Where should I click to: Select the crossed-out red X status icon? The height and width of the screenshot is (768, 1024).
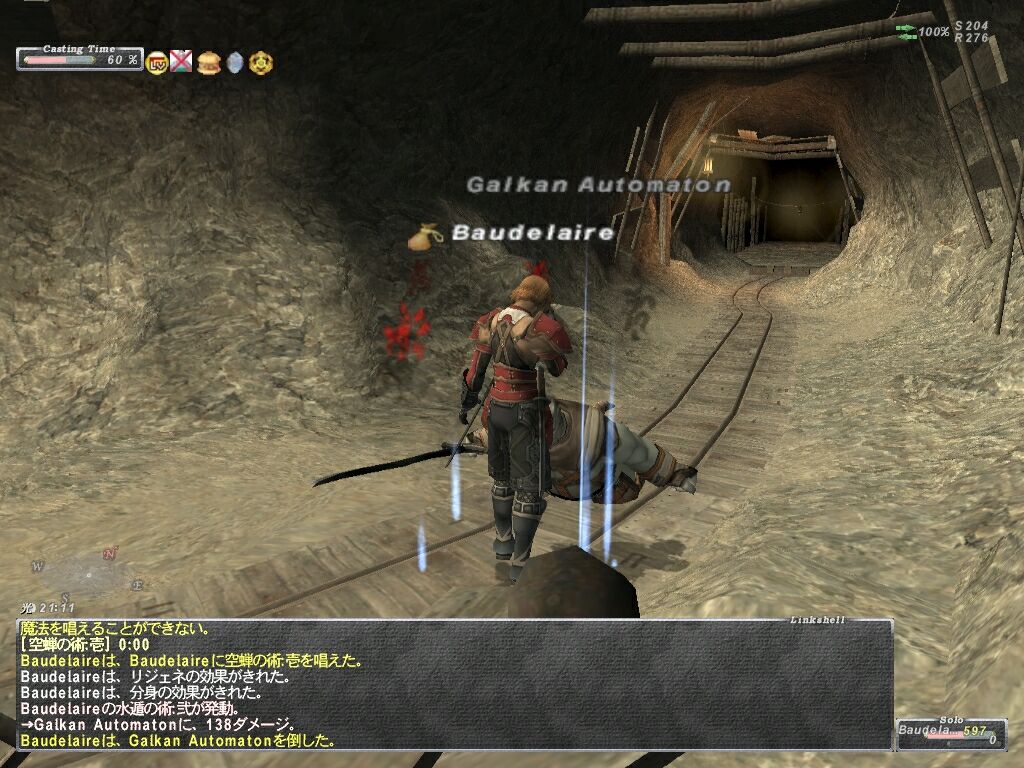tap(181, 62)
